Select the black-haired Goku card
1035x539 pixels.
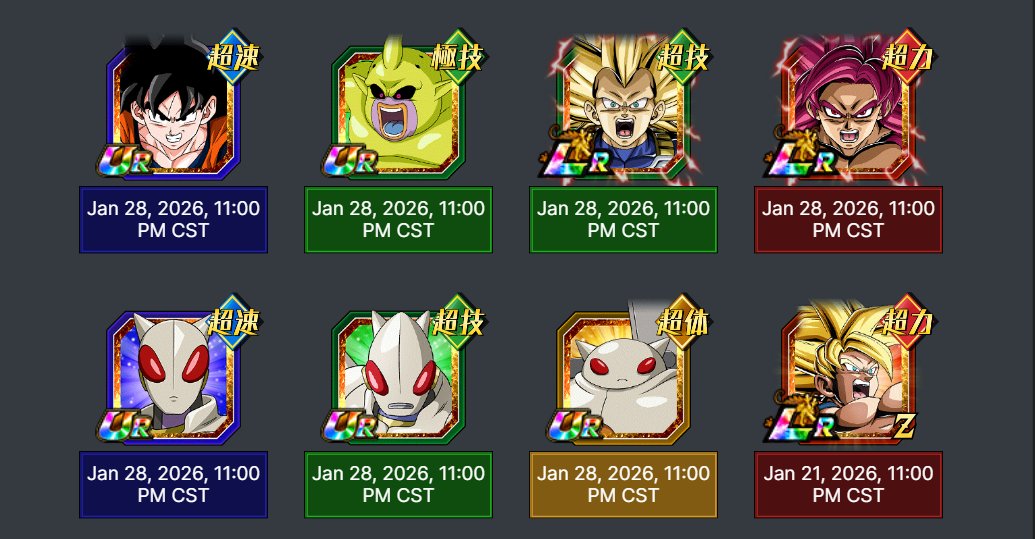tap(172, 112)
